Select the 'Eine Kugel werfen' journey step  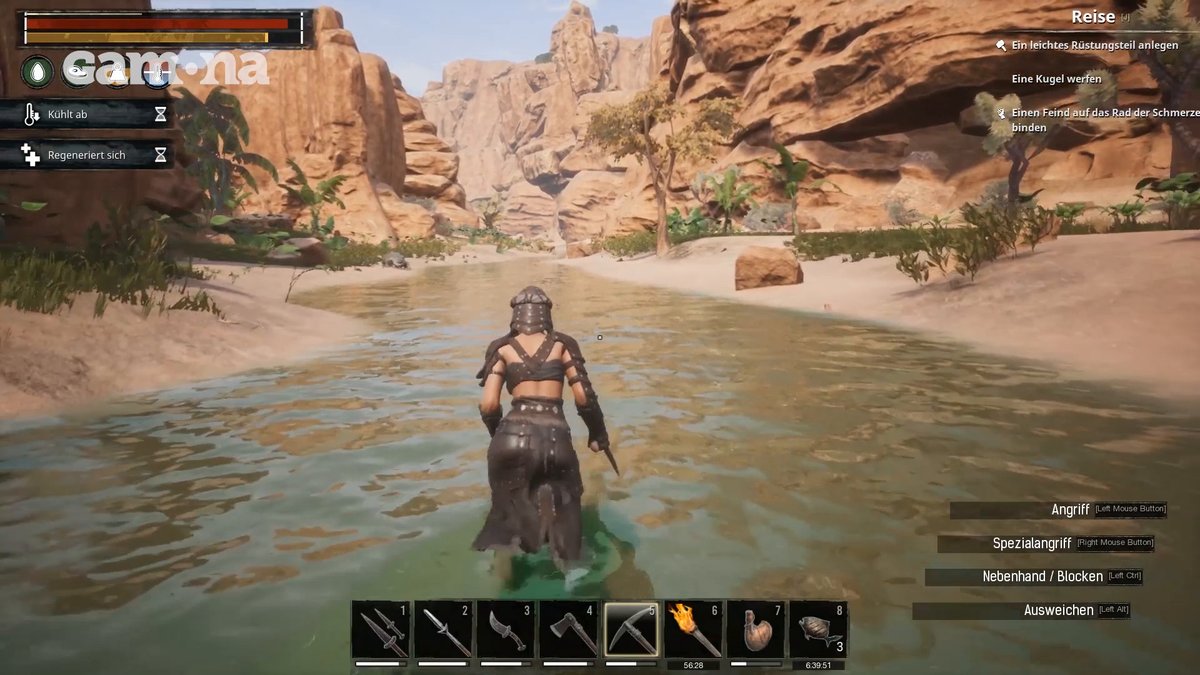click(x=1056, y=79)
